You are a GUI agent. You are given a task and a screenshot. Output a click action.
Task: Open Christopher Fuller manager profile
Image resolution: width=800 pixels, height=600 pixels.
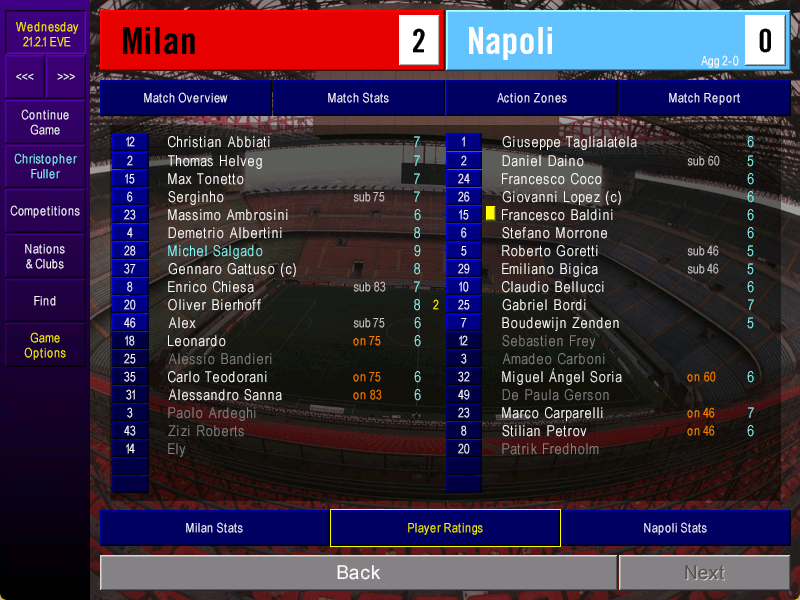point(45,166)
